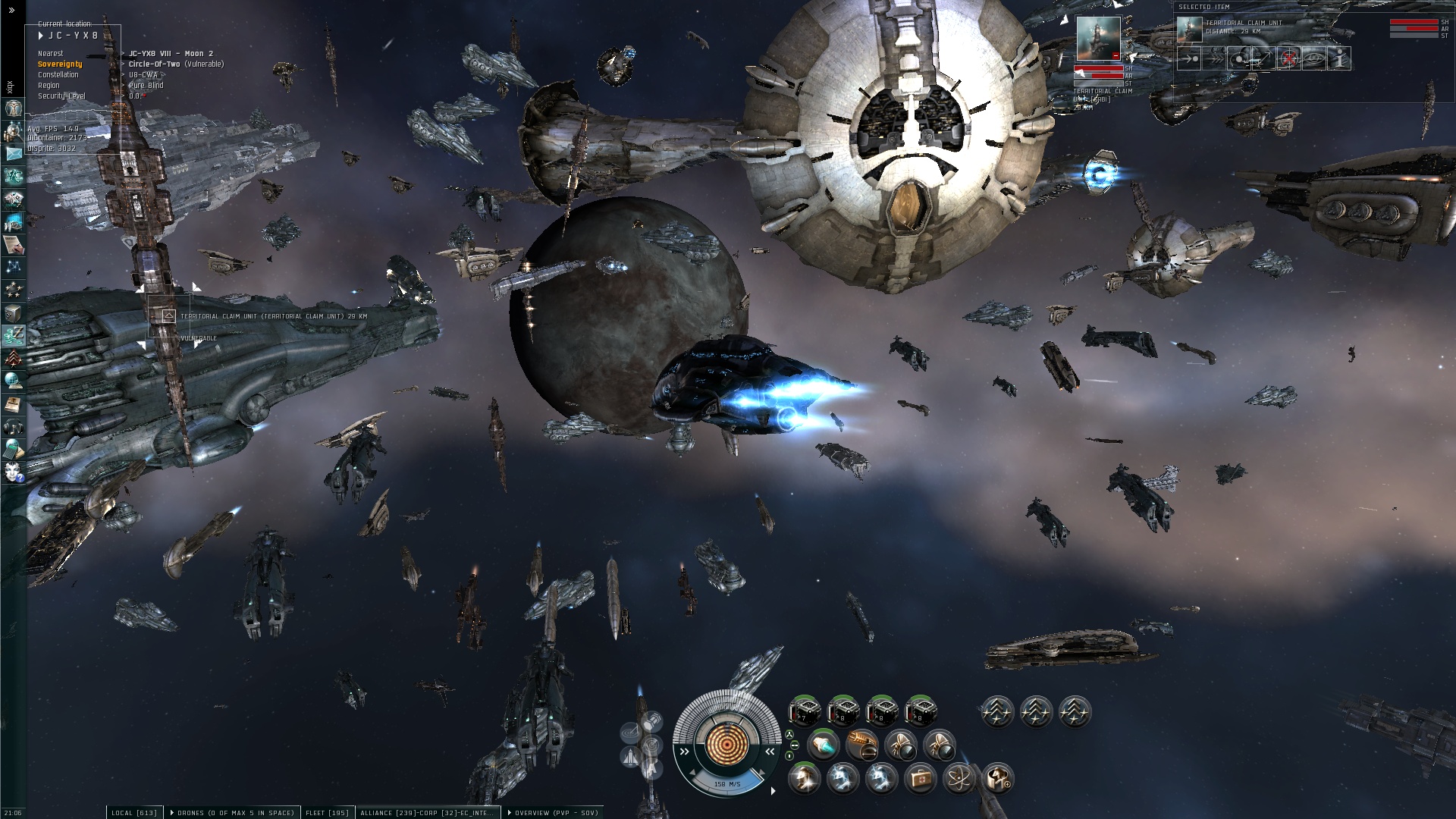Show info for the Territorial Claim Unit
Screen dimensions: 1456x819
click(x=1340, y=58)
